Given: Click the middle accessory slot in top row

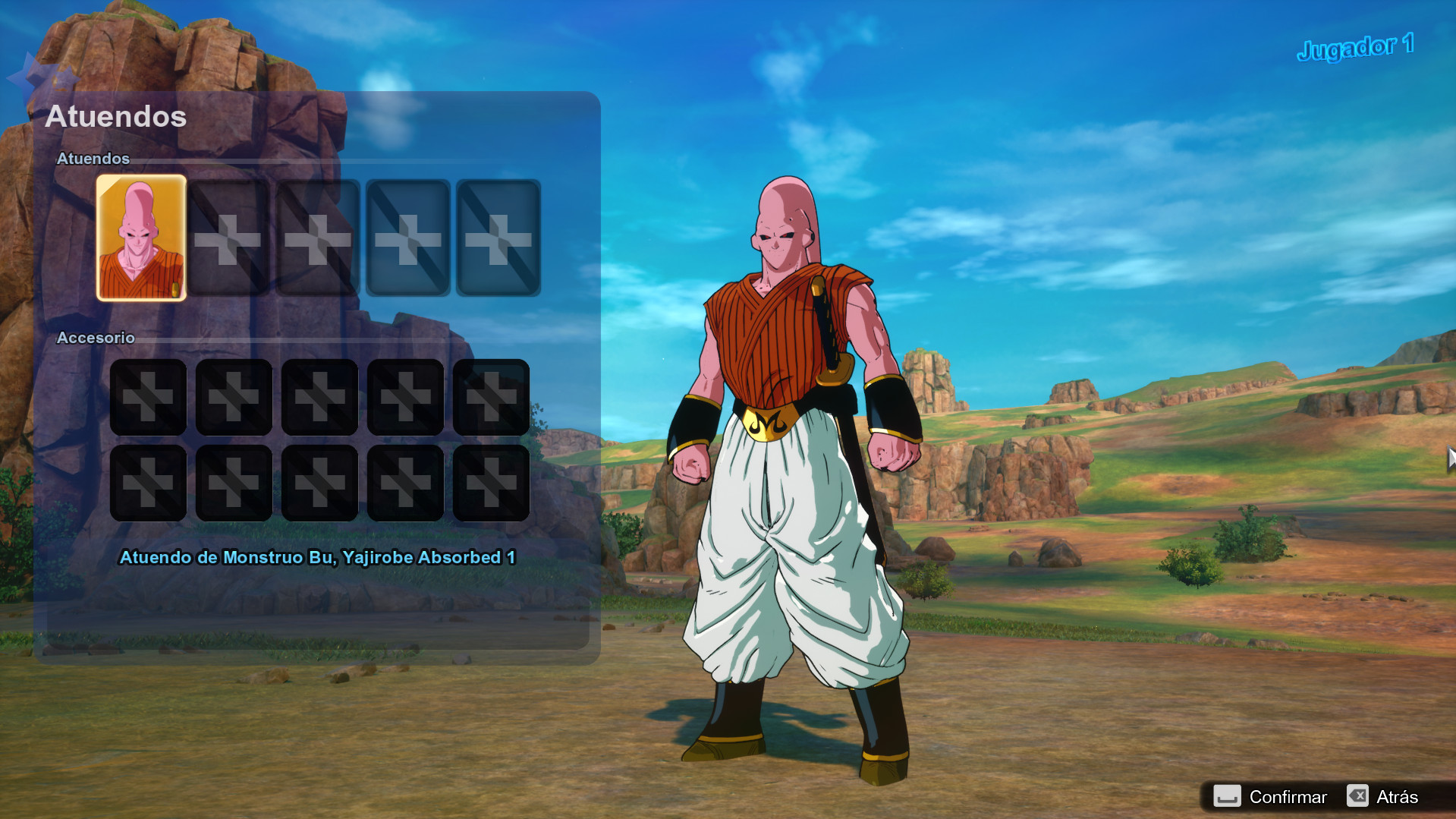Looking at the screenshot, I should tap(319, 396).
